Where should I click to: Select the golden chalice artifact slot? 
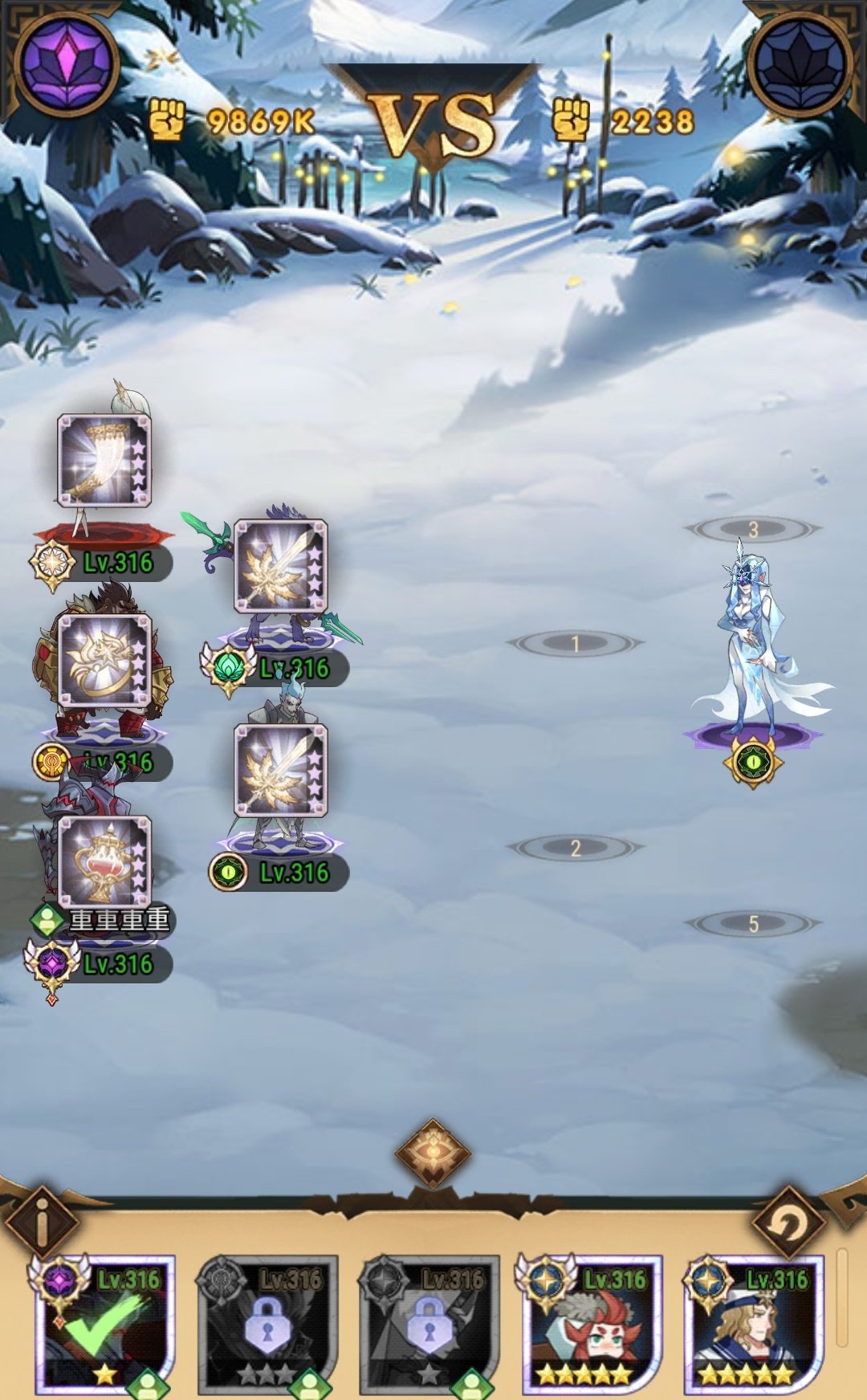(104, 862)
